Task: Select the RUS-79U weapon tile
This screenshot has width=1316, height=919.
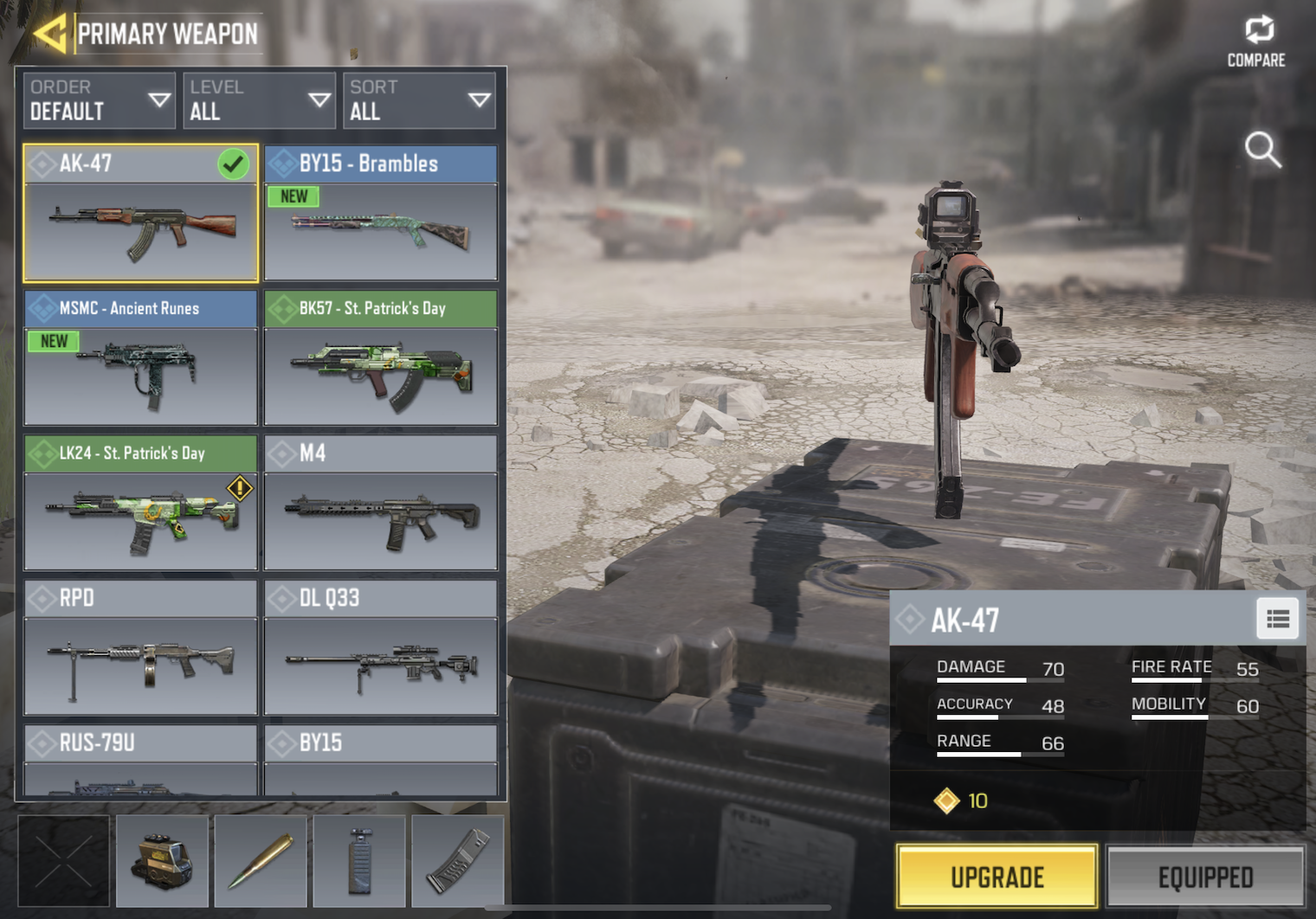Action: (140, 760)
